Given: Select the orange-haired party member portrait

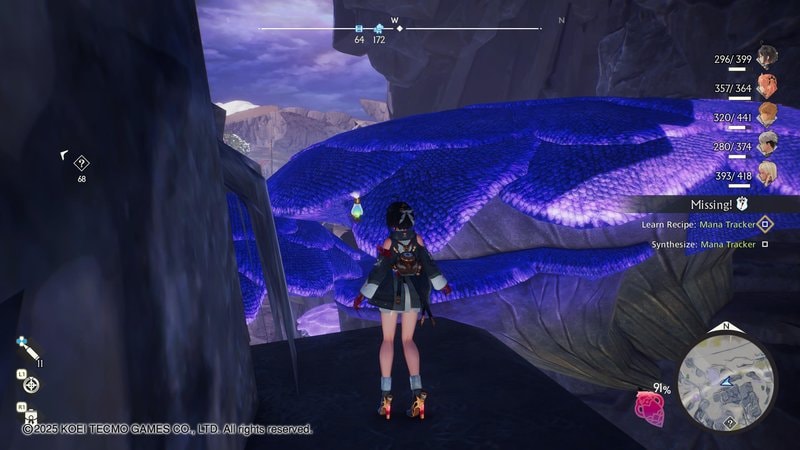Looking at the screenshot, I should pos(766,84).
